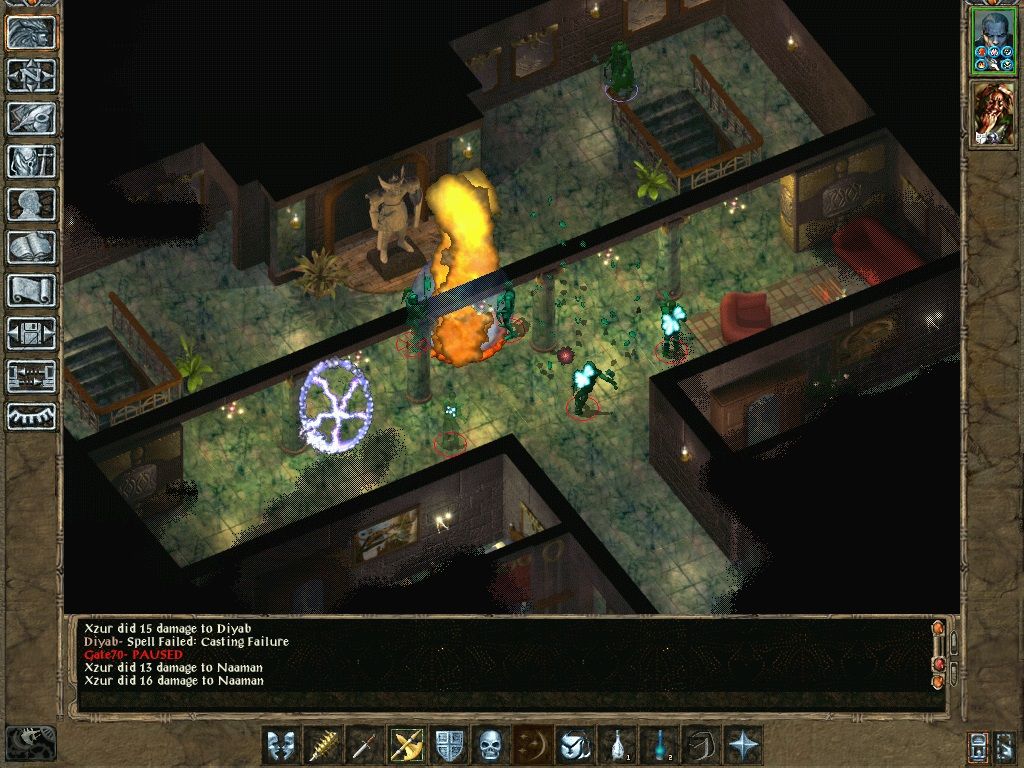The width and height of the screenshot is (1024, 768).
Task: Equip the golden spiked club weapon slot
Action: point(323,745)
